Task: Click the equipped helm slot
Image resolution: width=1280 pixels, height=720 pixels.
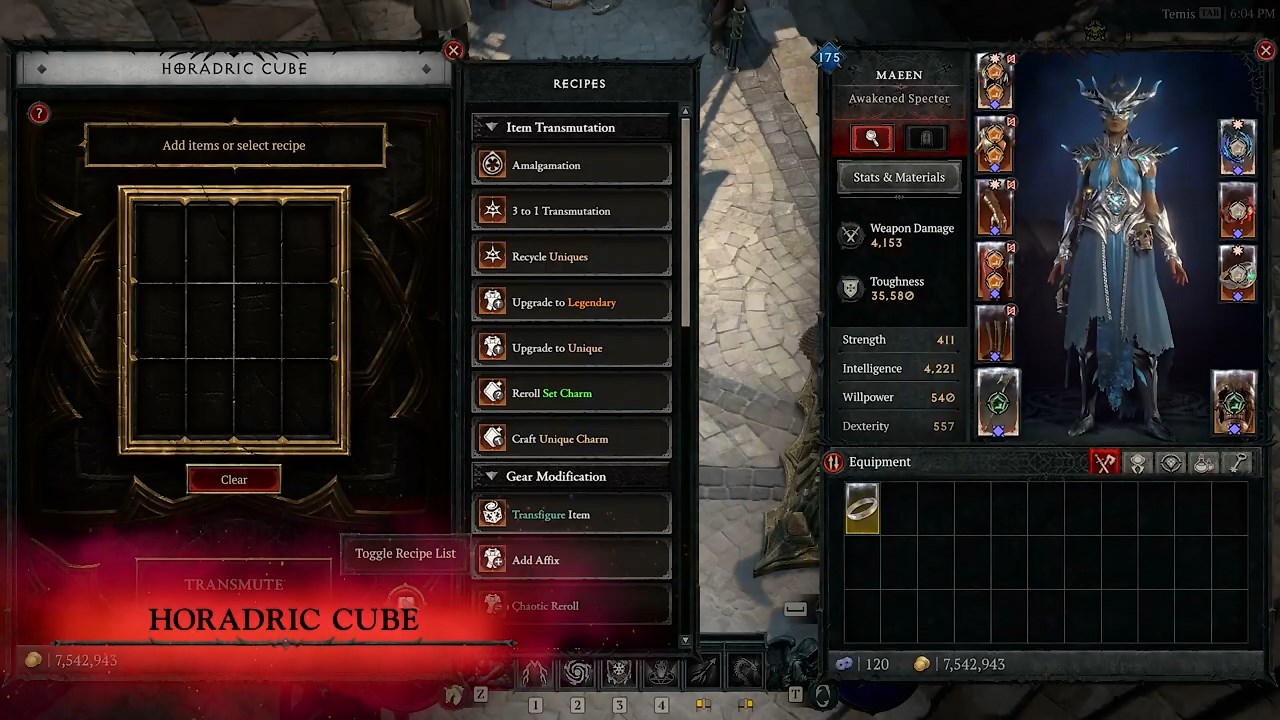Action: (995, 82)
